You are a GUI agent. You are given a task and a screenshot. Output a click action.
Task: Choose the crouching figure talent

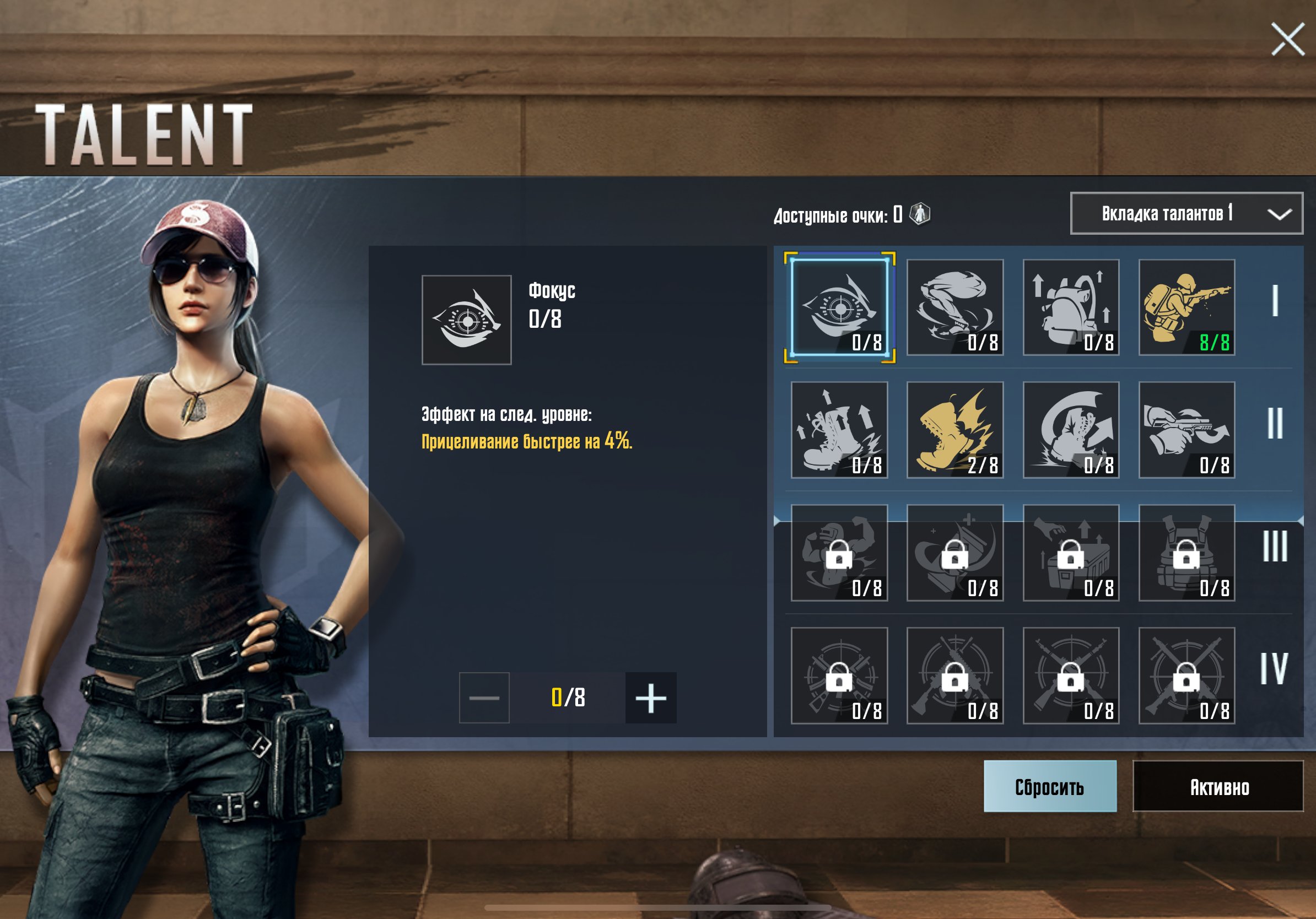tap(955, 307)
